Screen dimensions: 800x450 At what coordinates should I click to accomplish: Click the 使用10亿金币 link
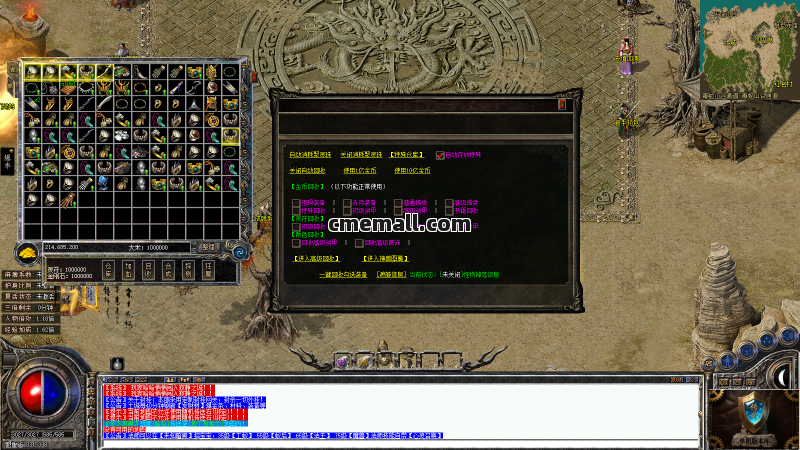coord(413,171)
